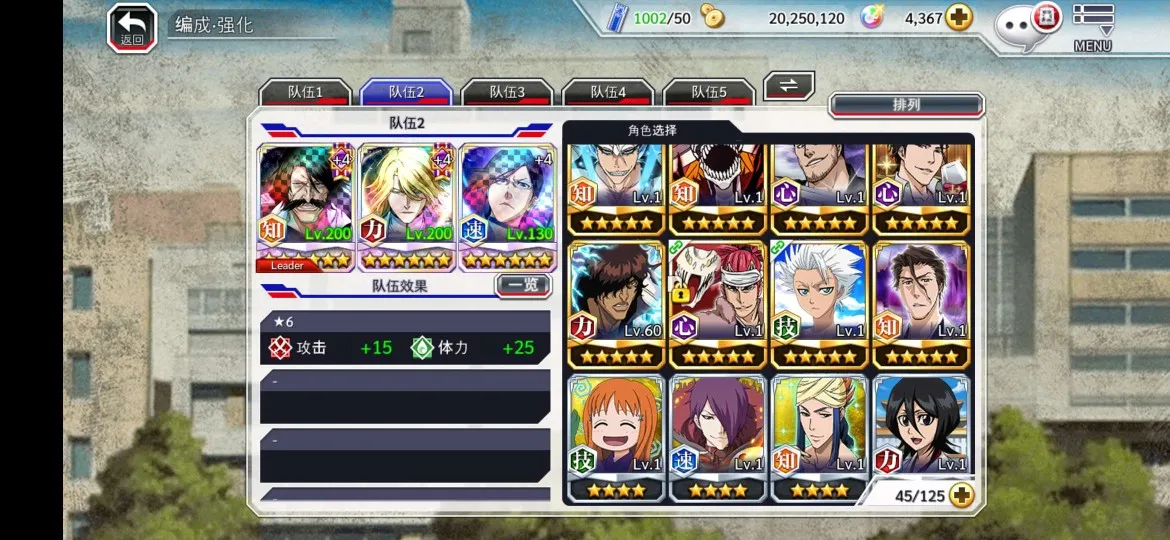Select the Lv.130 speed team member
1170x540 pixels.
tap(507, 206)
